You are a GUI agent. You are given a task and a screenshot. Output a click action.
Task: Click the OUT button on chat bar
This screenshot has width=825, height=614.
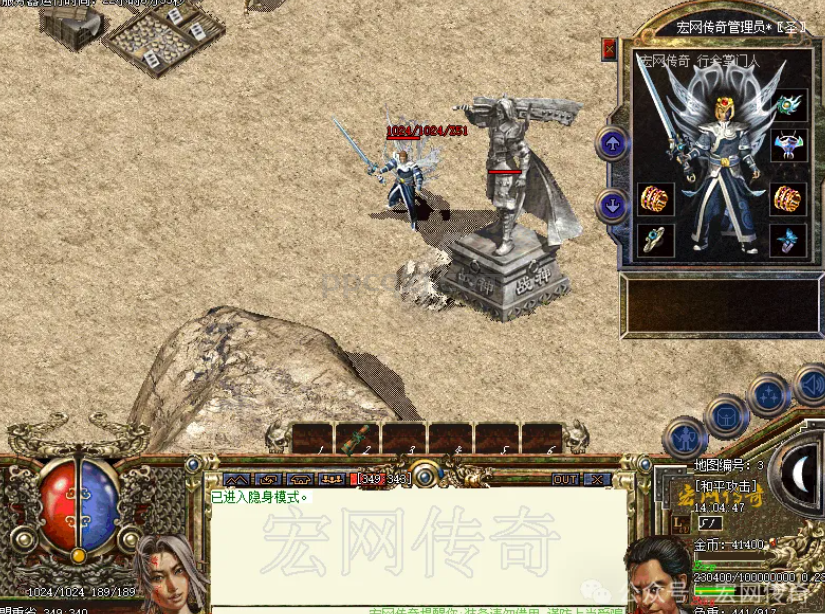[x=566, y=479]
